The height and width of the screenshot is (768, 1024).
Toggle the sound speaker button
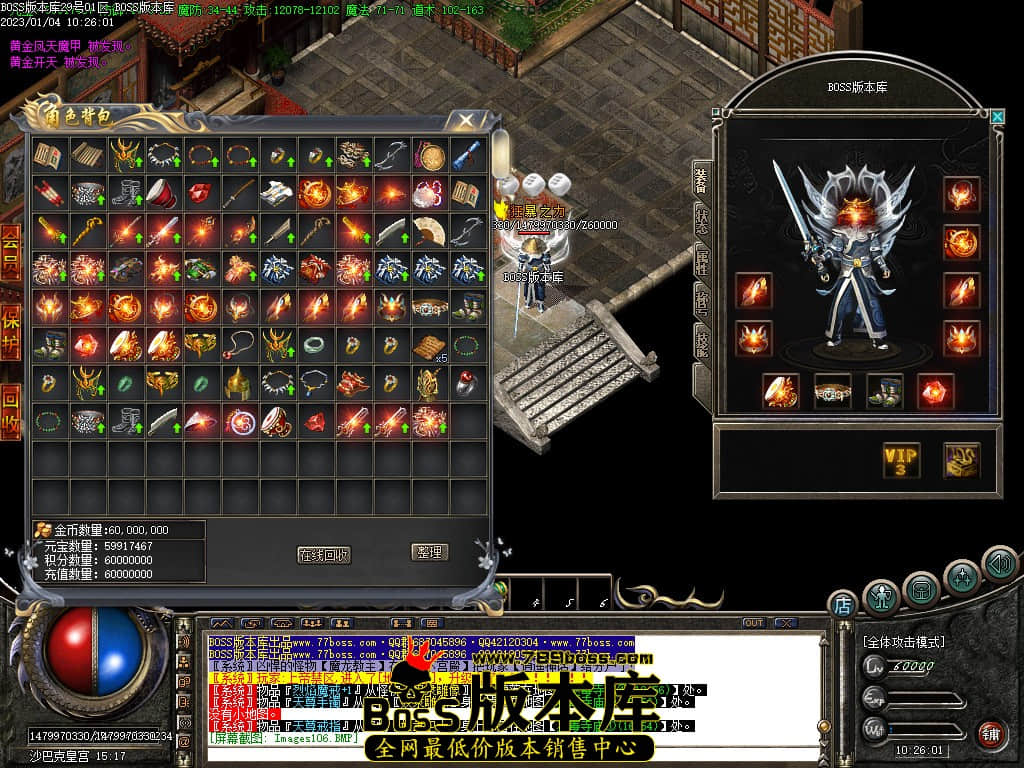pos(999,564)
